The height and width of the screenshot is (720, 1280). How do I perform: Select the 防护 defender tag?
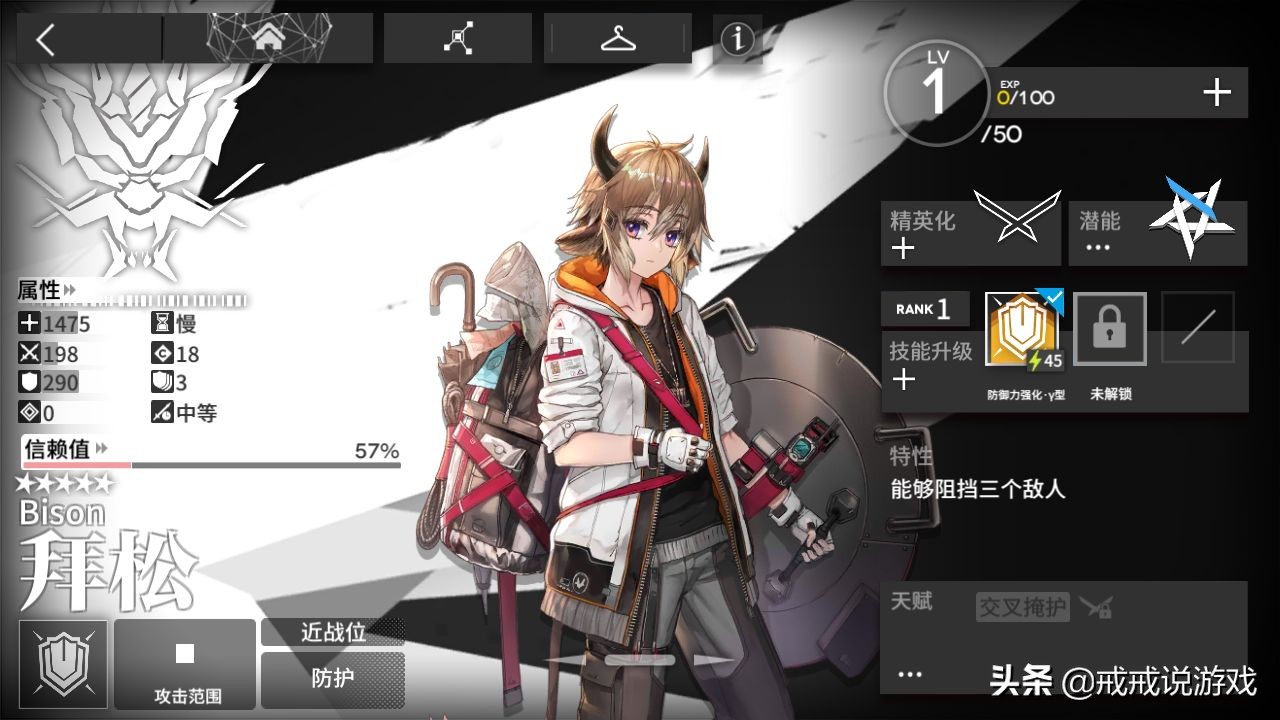click(x=333, y=679)
